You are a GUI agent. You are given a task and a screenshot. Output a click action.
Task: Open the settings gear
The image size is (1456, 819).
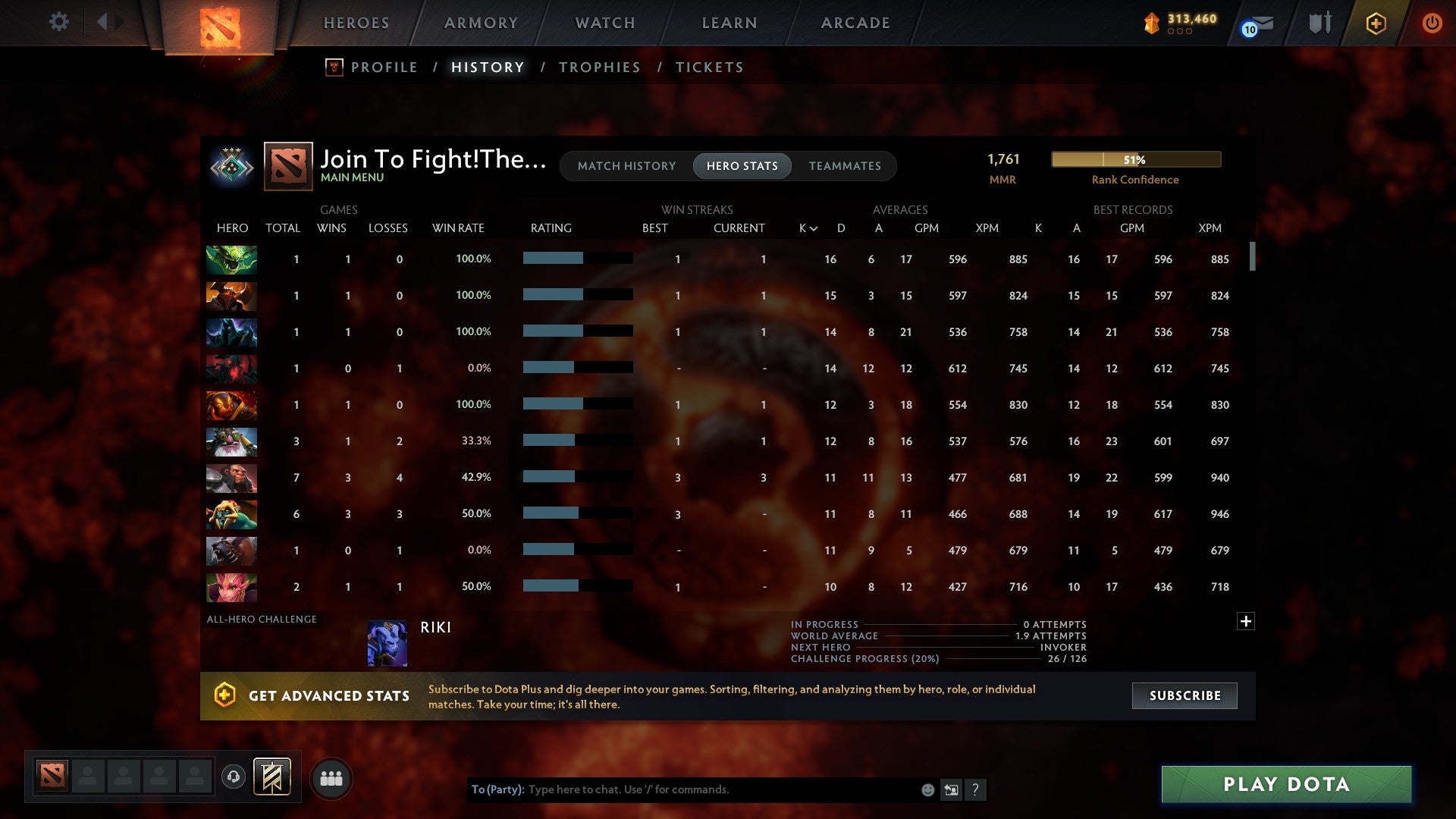(58, 22)
